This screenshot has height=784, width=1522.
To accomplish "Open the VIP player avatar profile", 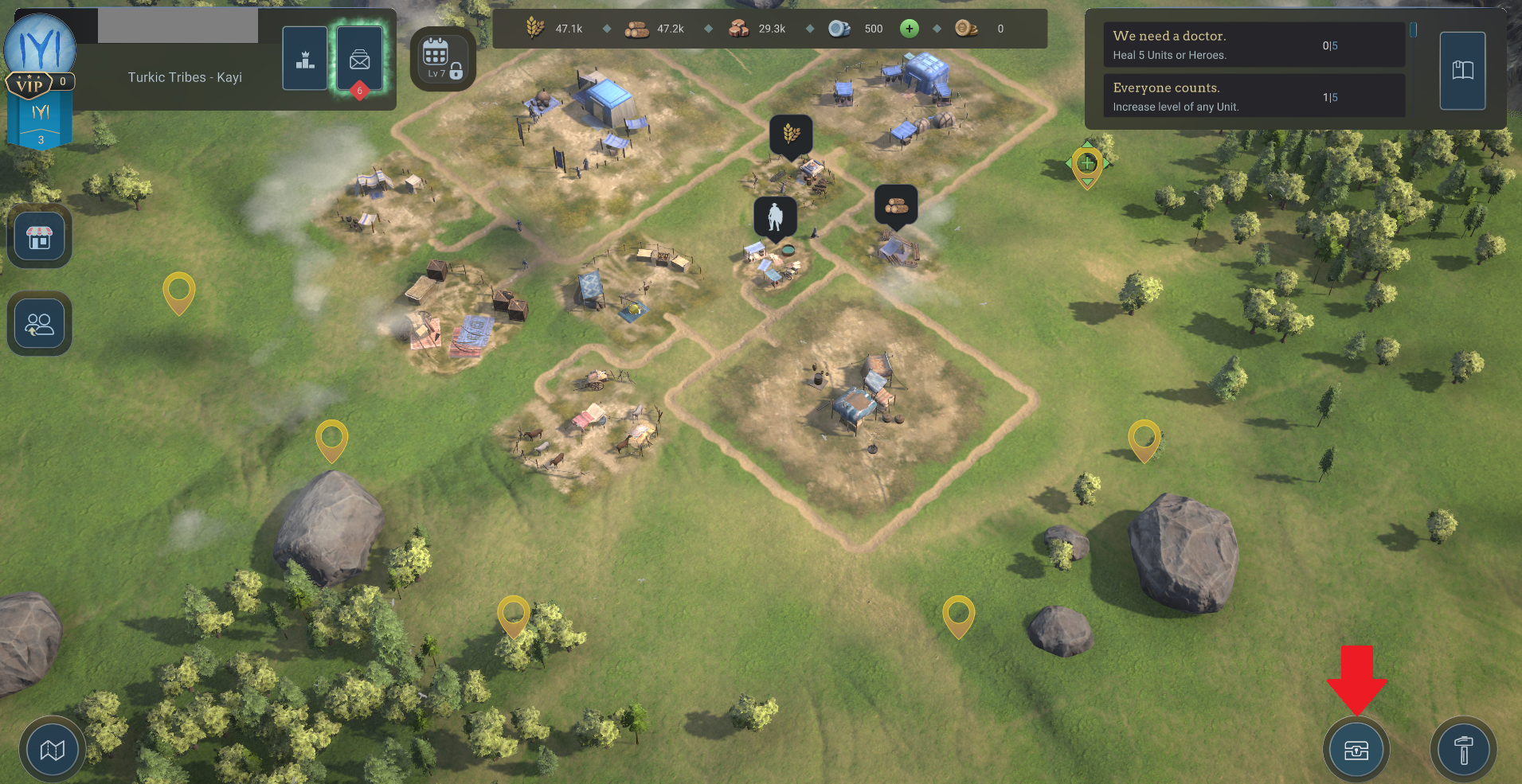I will 40,49.
